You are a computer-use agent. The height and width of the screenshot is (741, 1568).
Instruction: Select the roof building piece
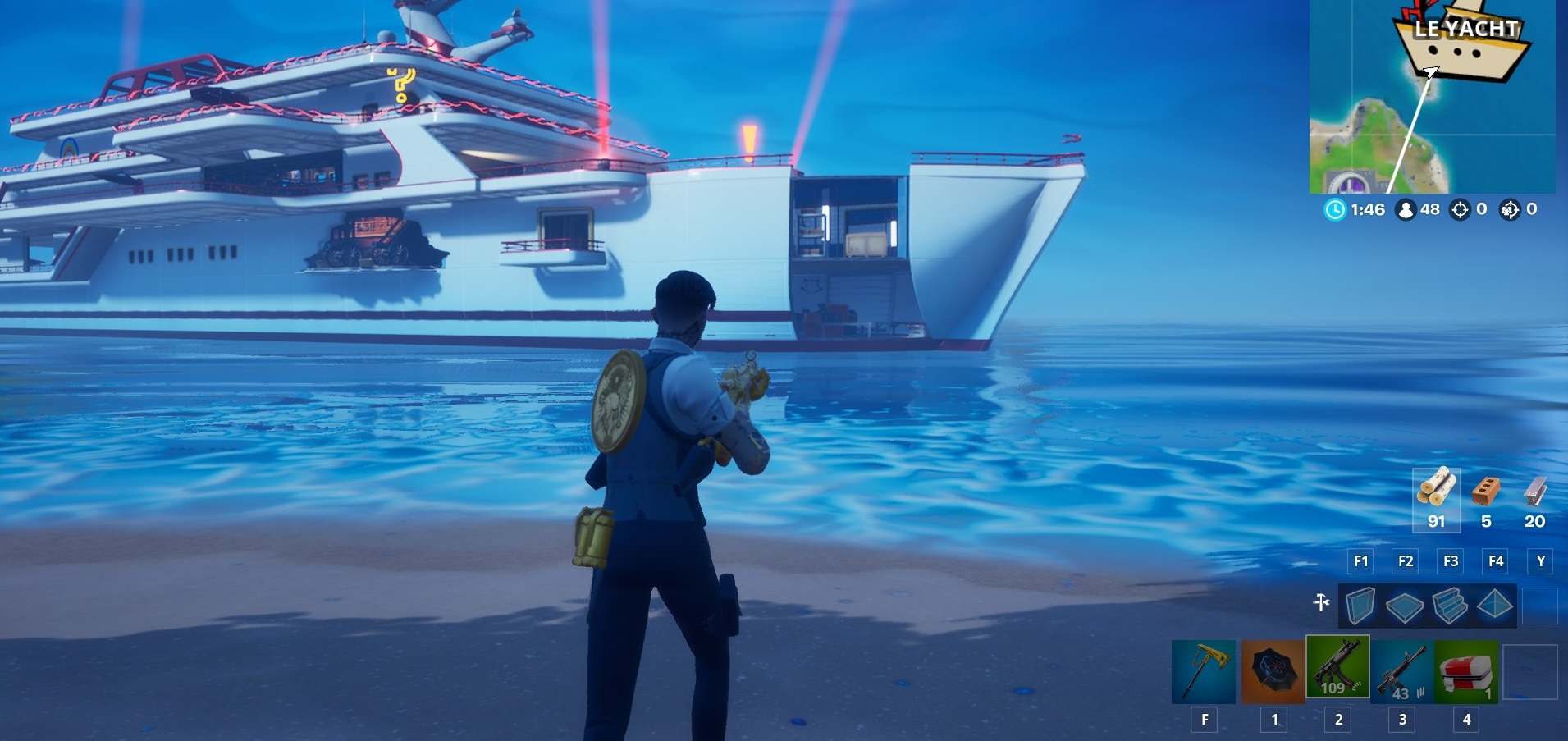coord(1496,605)
